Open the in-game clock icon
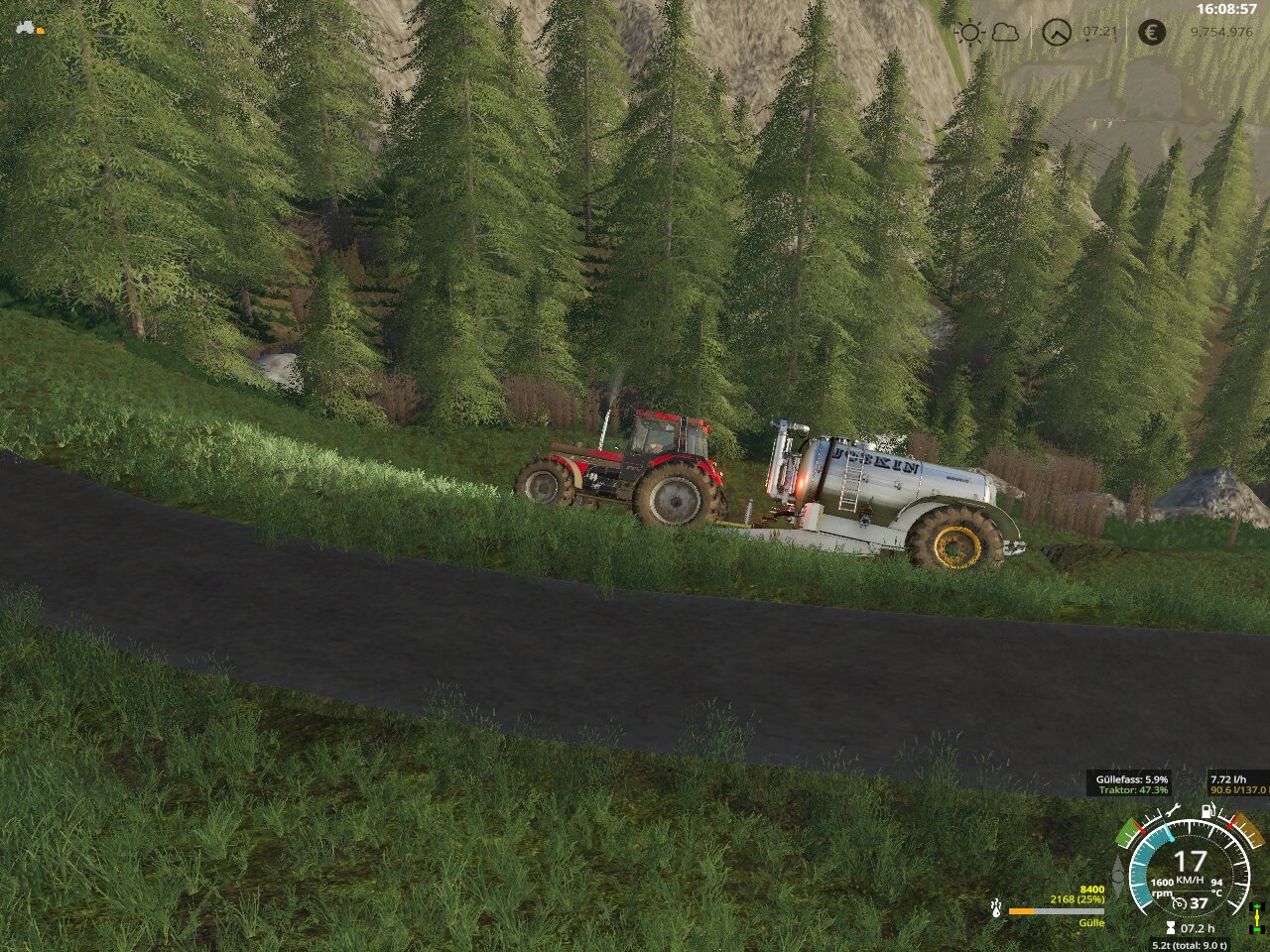The image size is (1270, 952). click(1057, 33)
